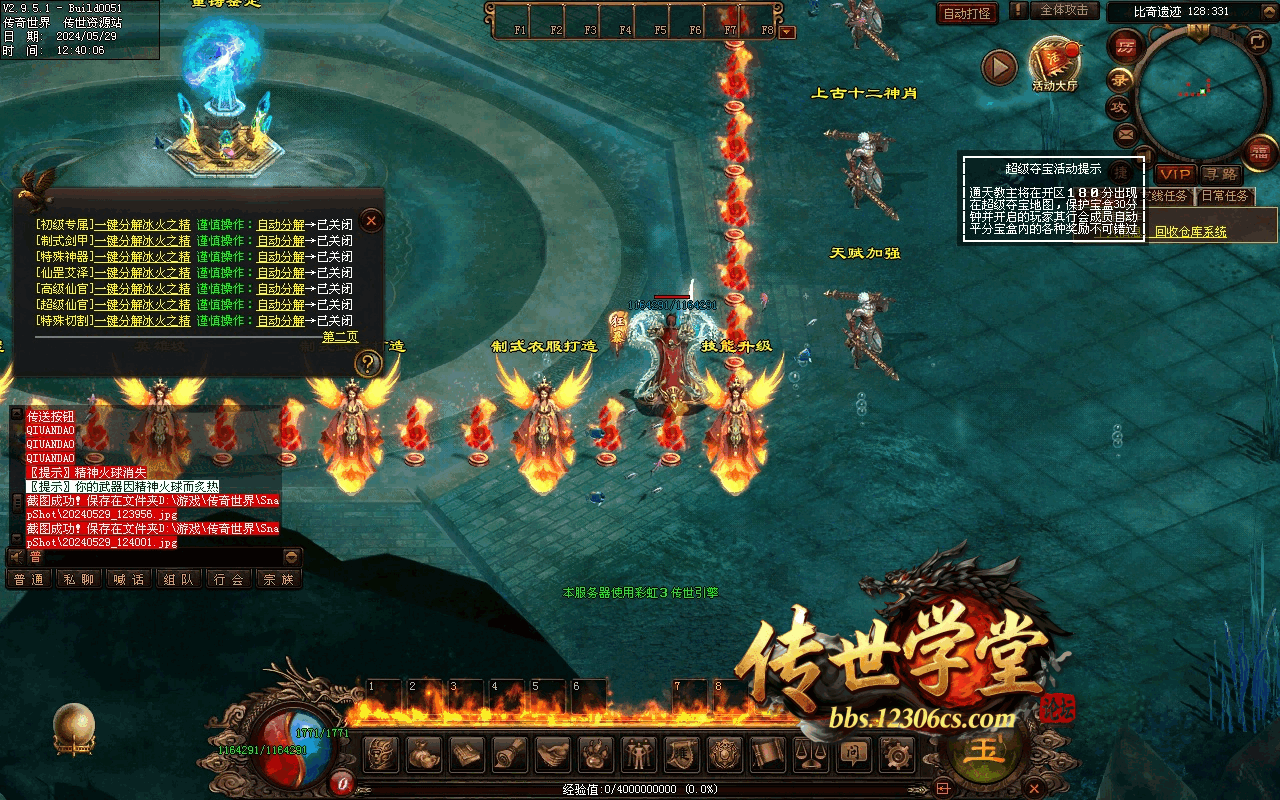This screenshot has width=1280, height=800.
Task: Open 第二页 in the decomposition dialog
Action: (x=340, y=337)
